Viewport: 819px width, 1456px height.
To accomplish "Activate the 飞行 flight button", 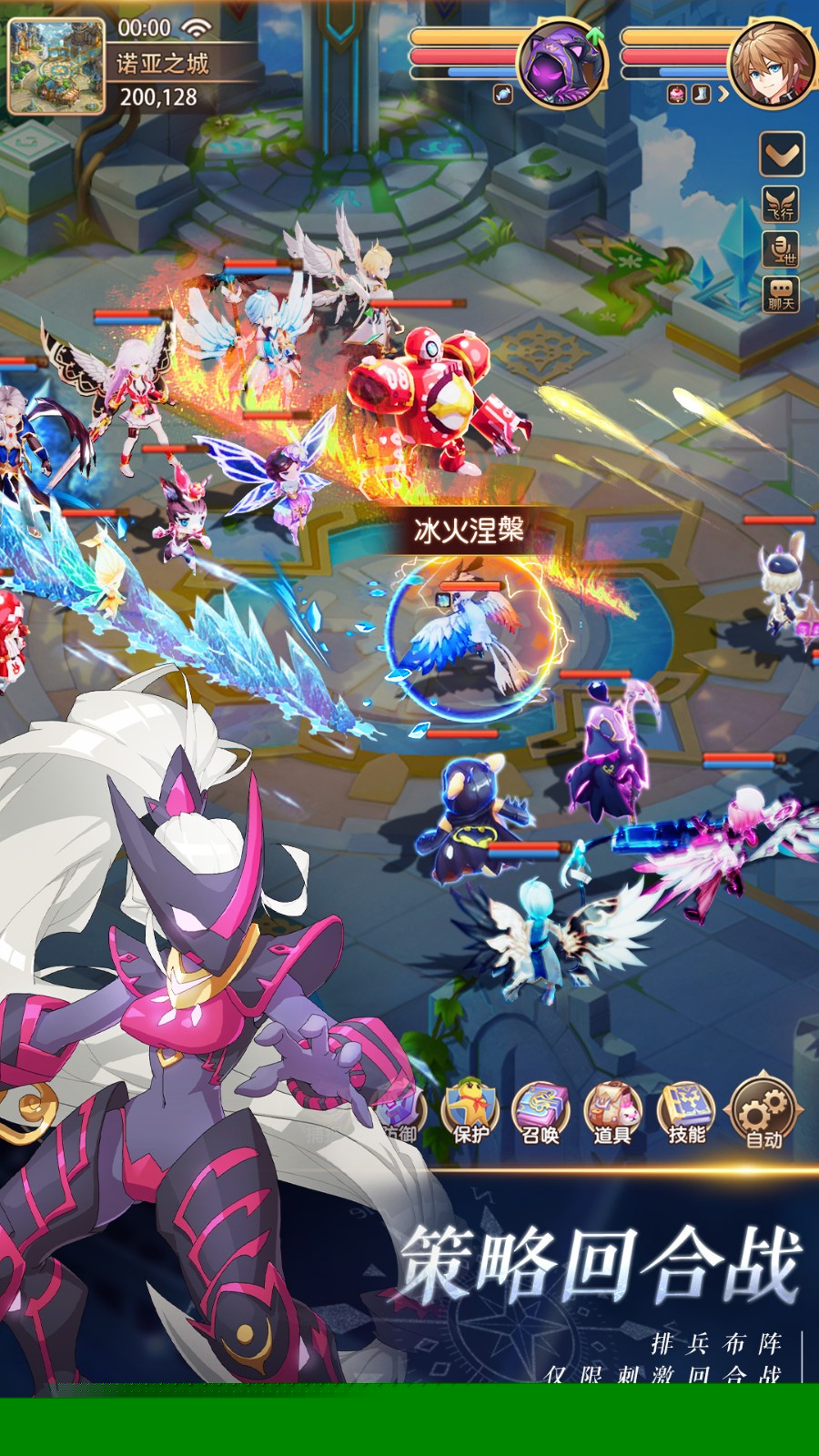I will [781, 205].
